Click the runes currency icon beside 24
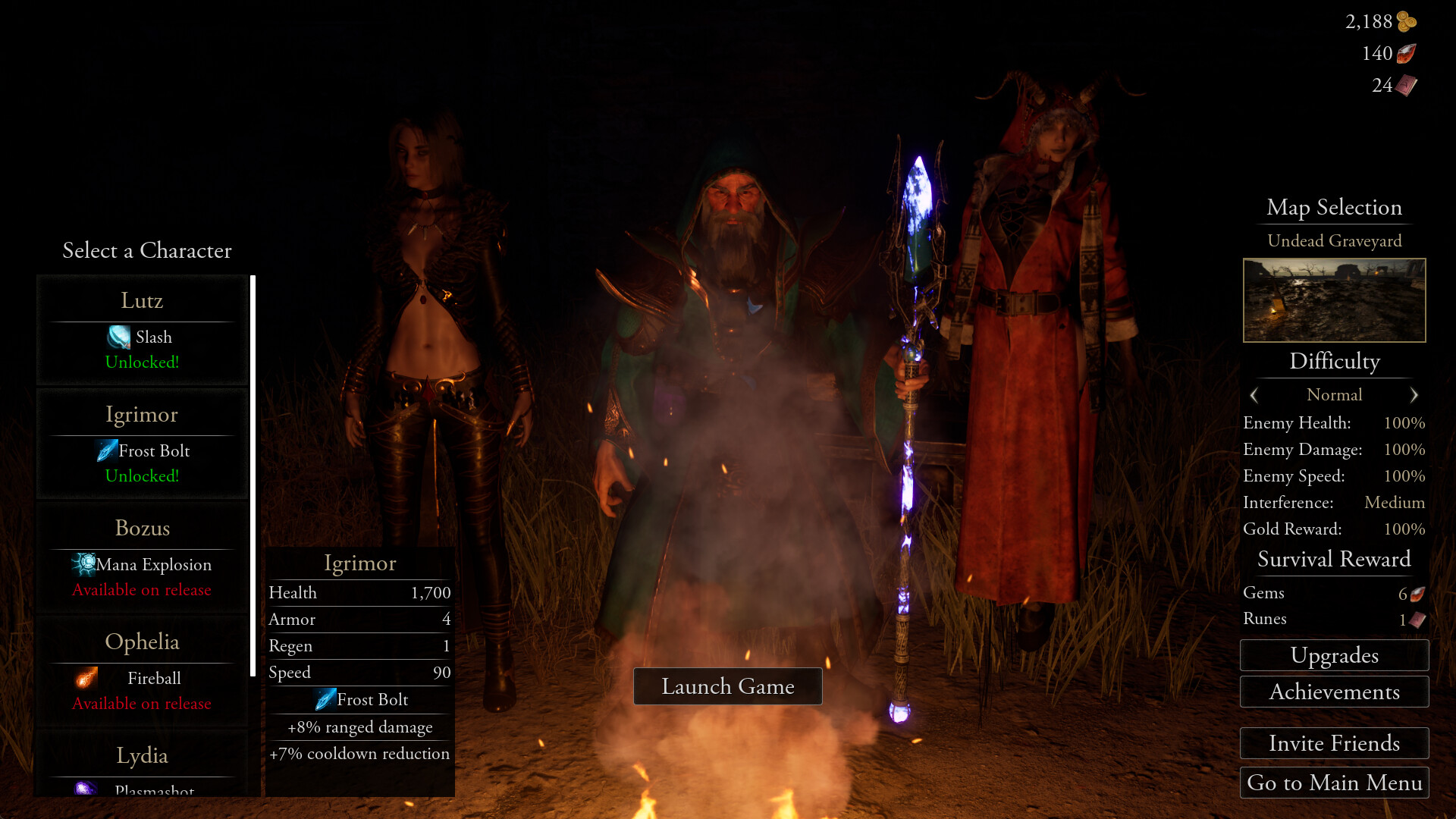1456x819 pixels. point(1406,85)
